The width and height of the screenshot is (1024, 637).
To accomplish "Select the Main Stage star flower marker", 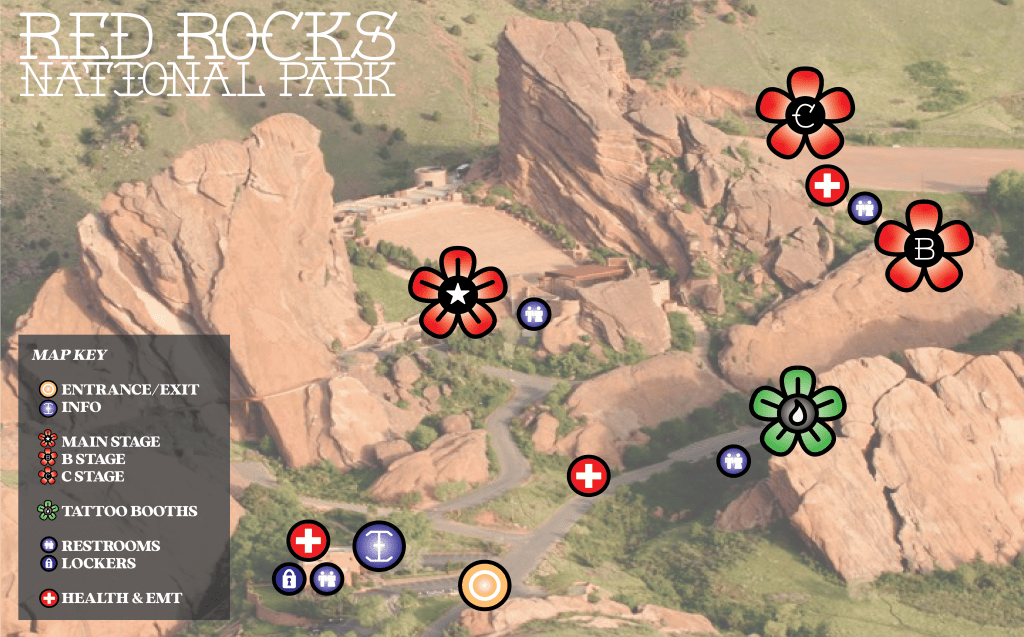I will [x=458, y=294].
